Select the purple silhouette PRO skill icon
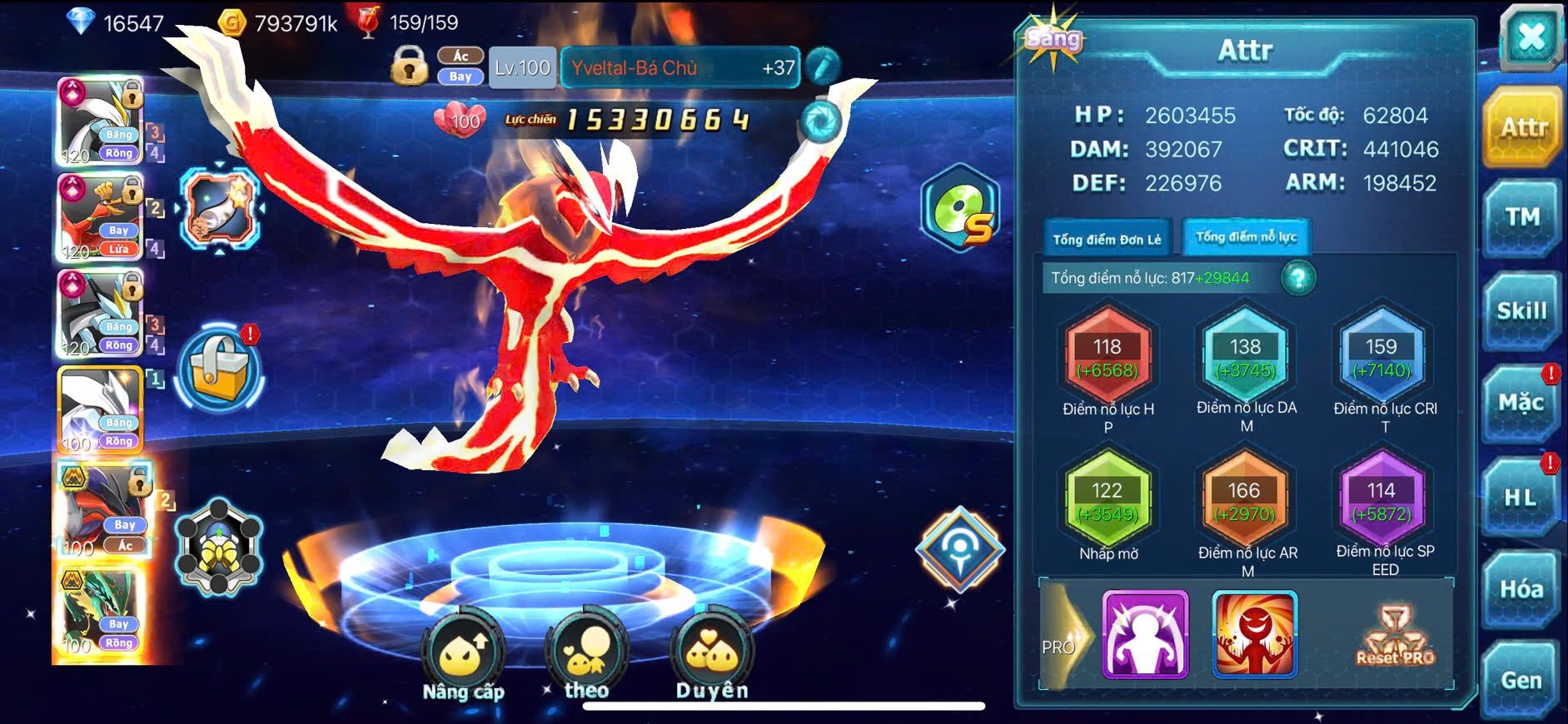 (1145, 634)
